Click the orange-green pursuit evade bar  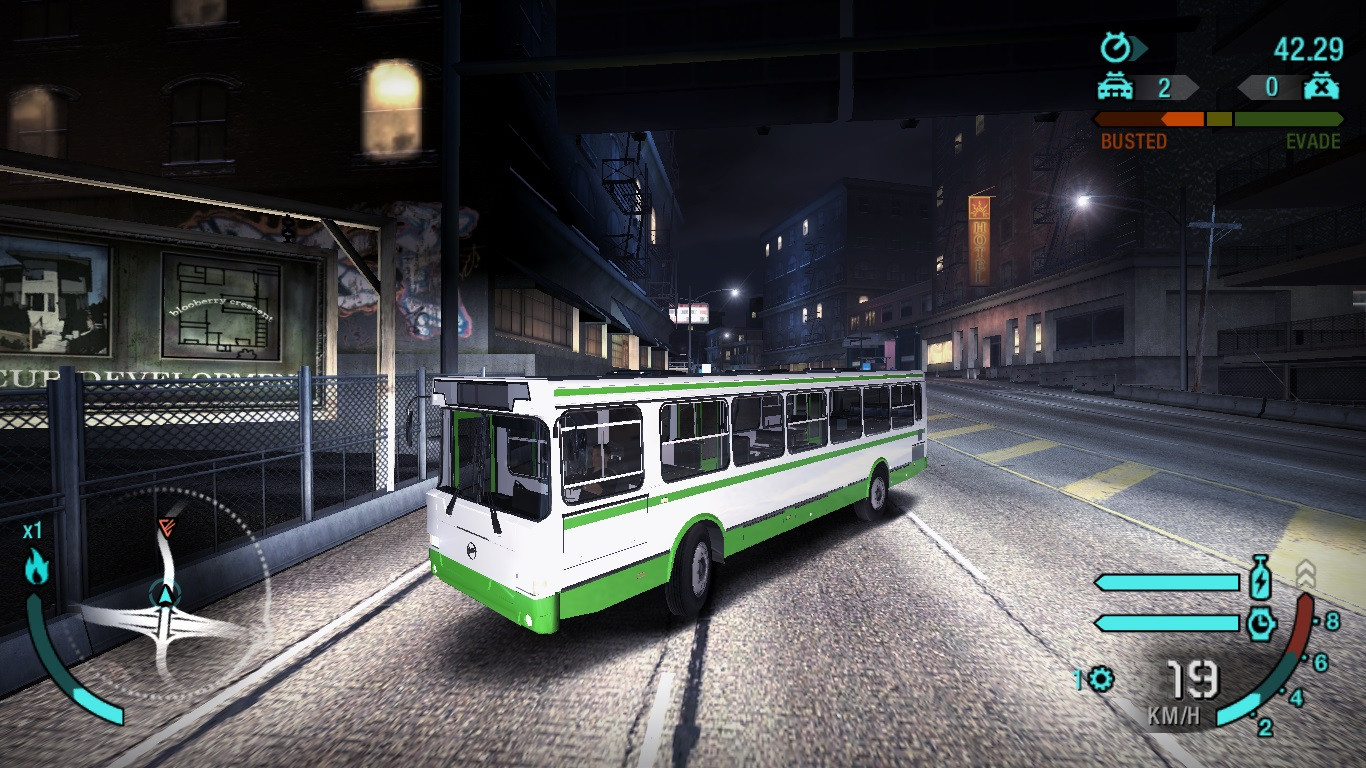click(x=1219, y=119)
